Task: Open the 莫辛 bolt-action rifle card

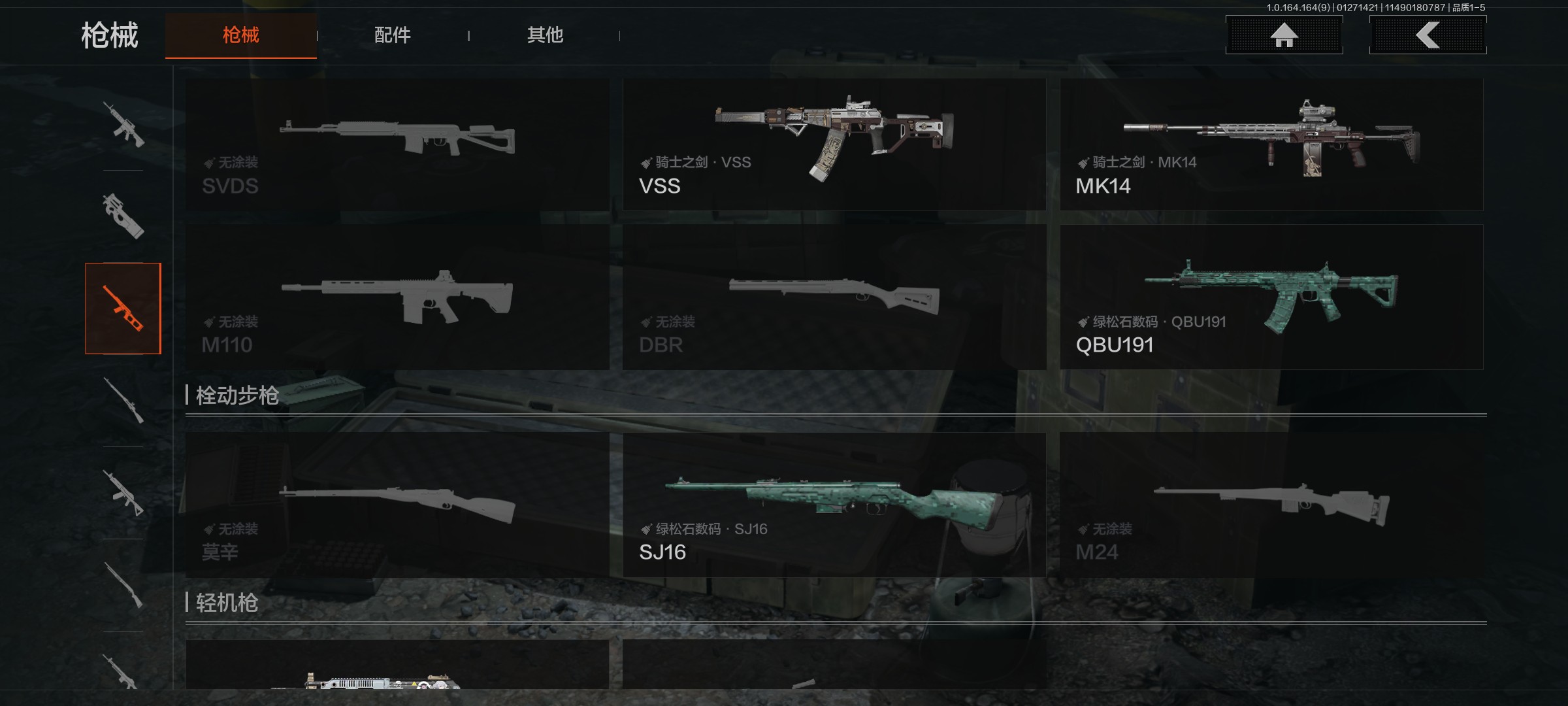Action: coord(397,505)
